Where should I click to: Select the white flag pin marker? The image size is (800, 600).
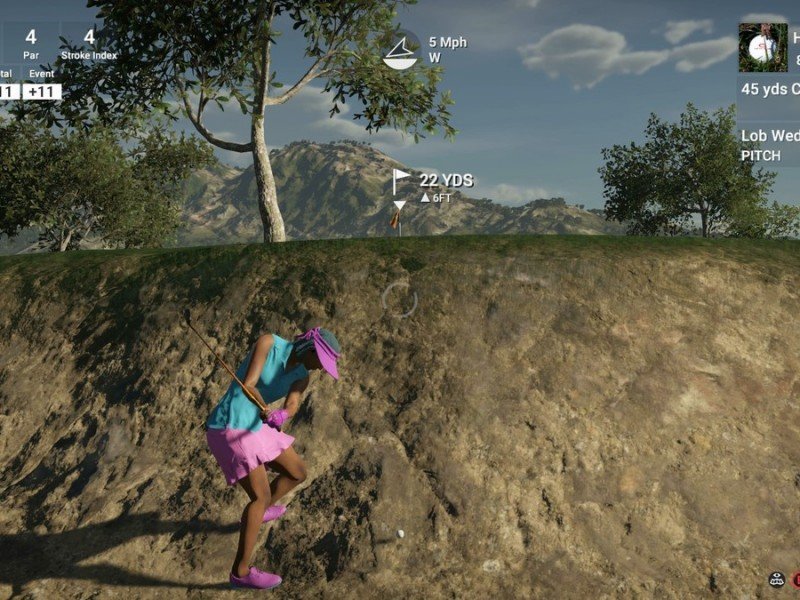[401, 181]
